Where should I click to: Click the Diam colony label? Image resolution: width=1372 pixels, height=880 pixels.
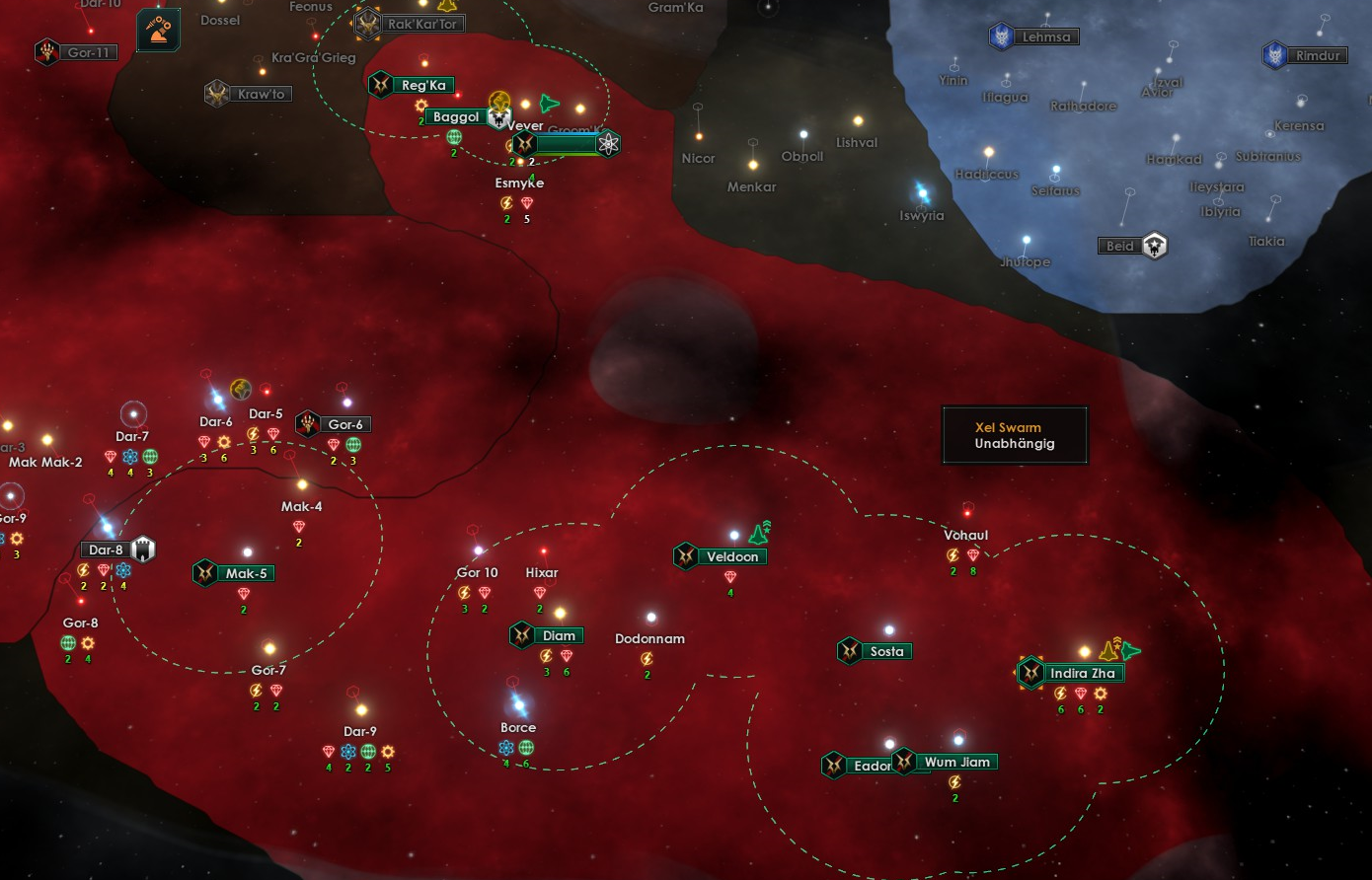click(559, 636)
